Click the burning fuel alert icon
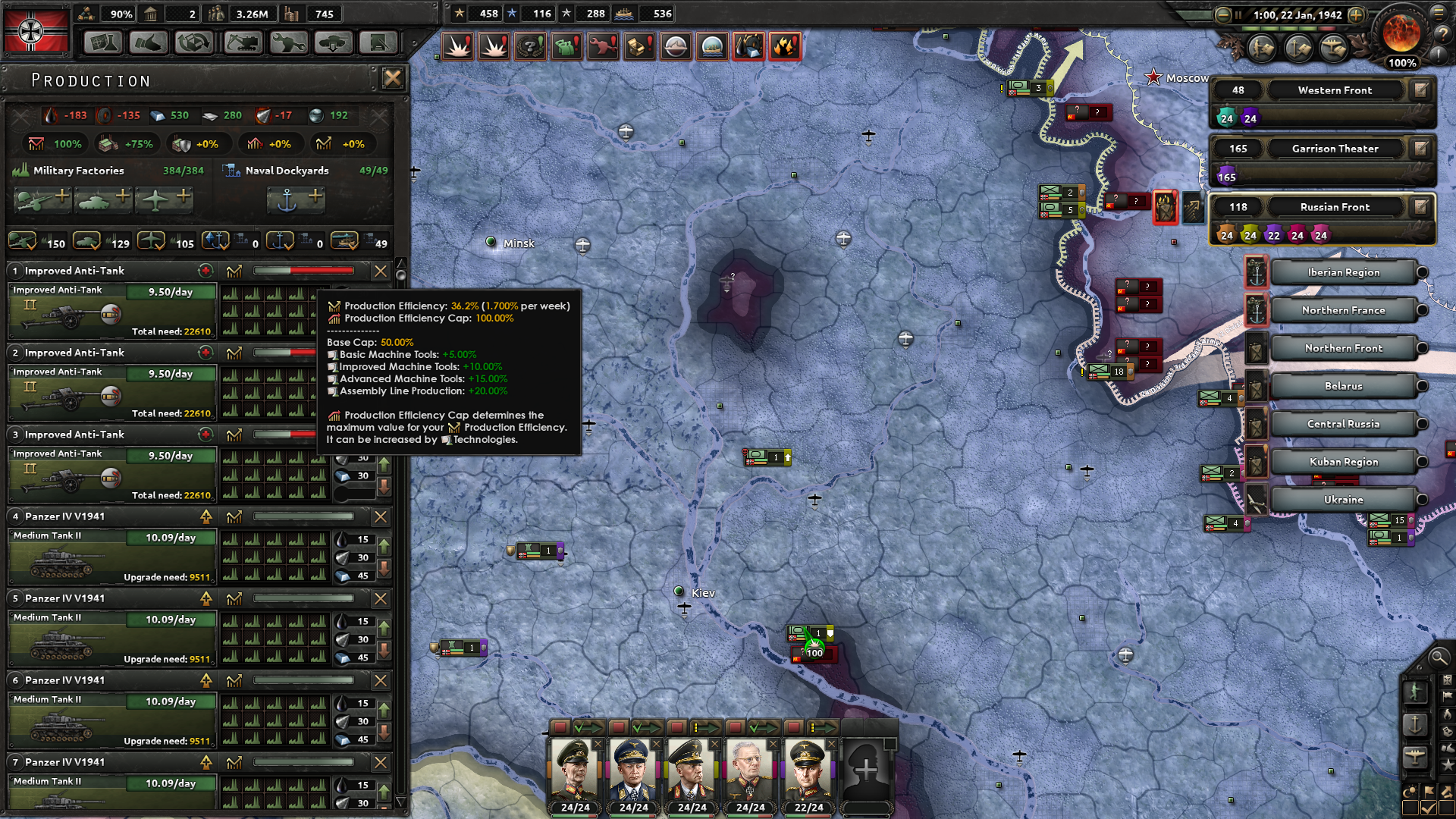The width and height of the screenshot is (1456, 819). coord(785,46)
